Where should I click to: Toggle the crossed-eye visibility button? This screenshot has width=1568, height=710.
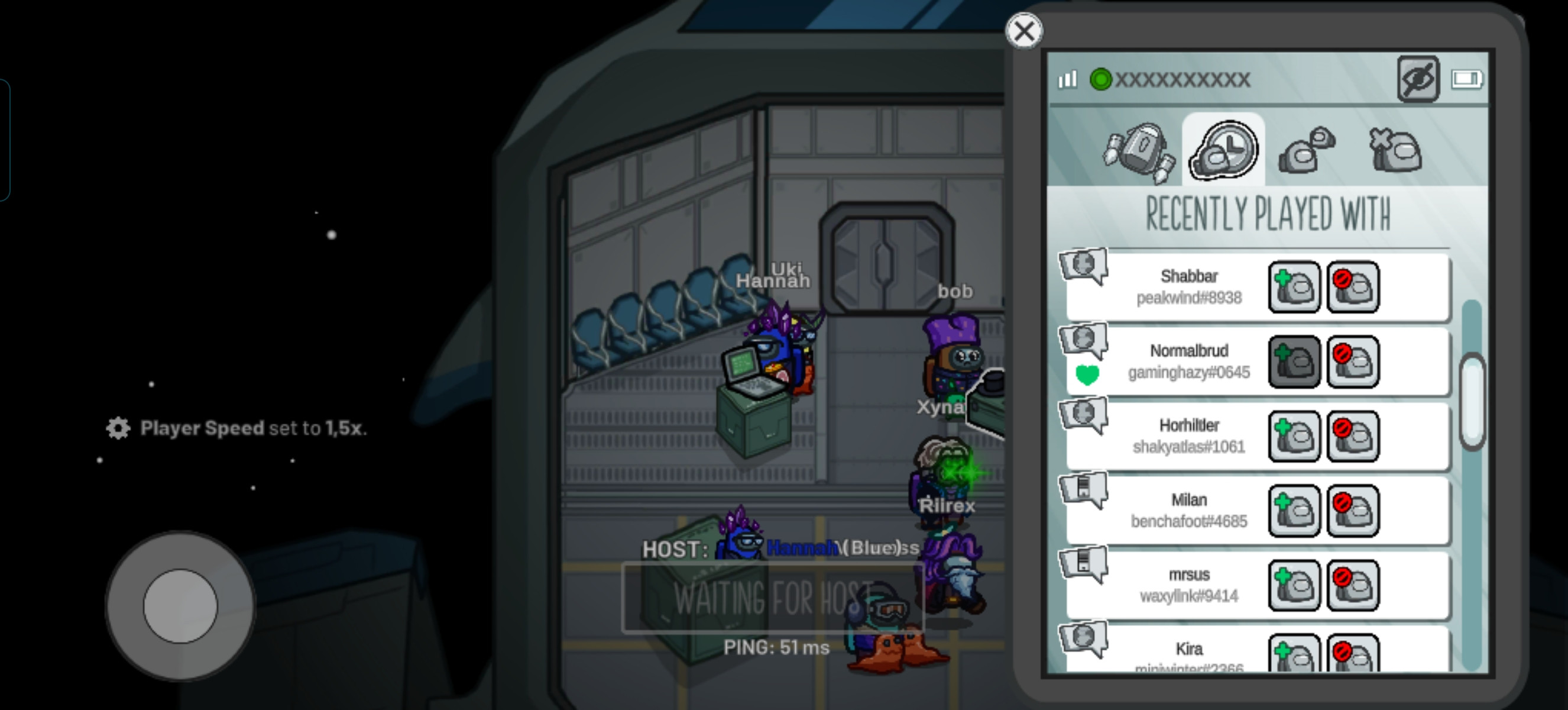point(1418,79)
